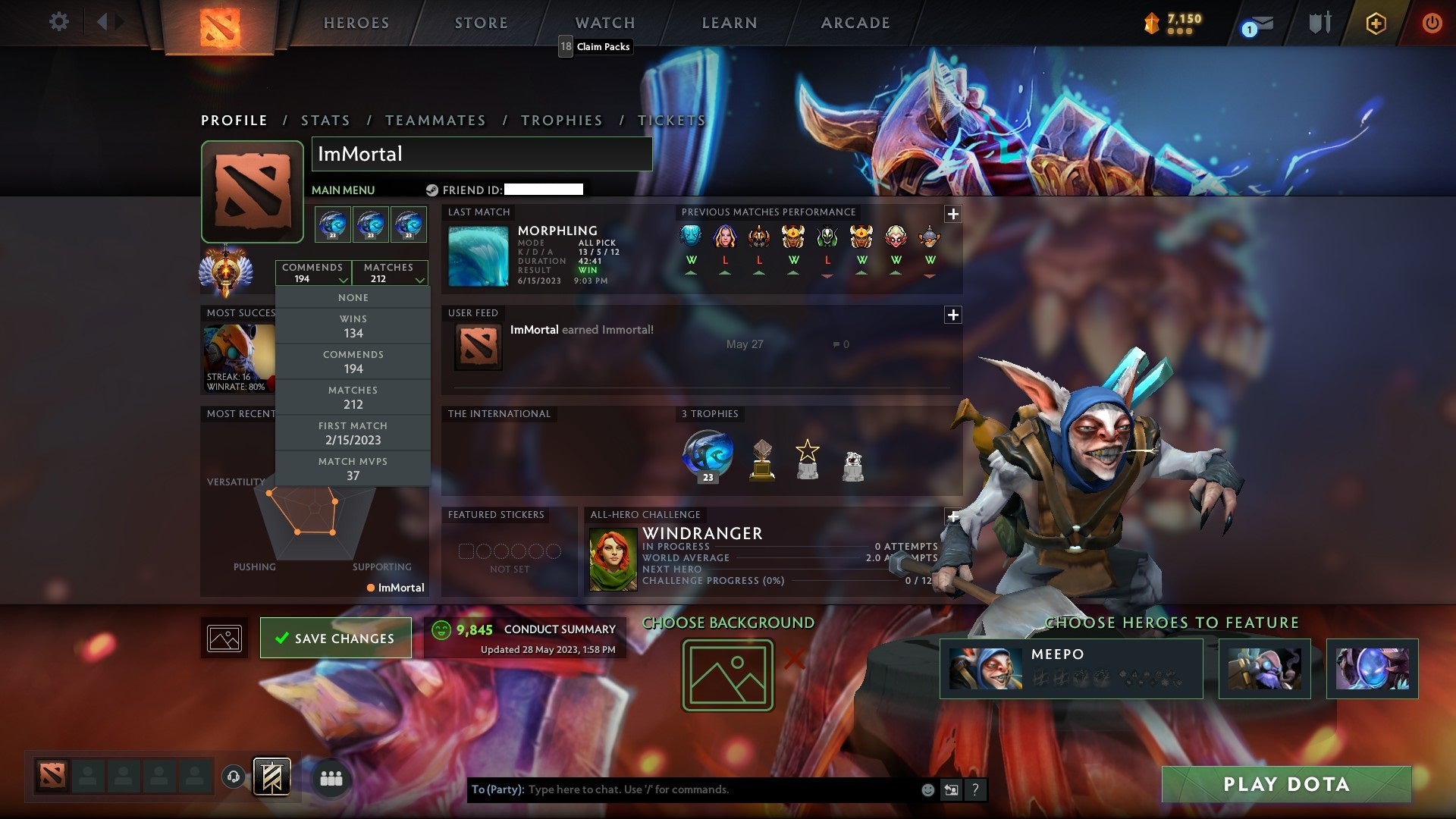The height and width of the screenshot is (819, 1456).
Task: Open the mail notifications envelope icon
Action: point(1259,23)
